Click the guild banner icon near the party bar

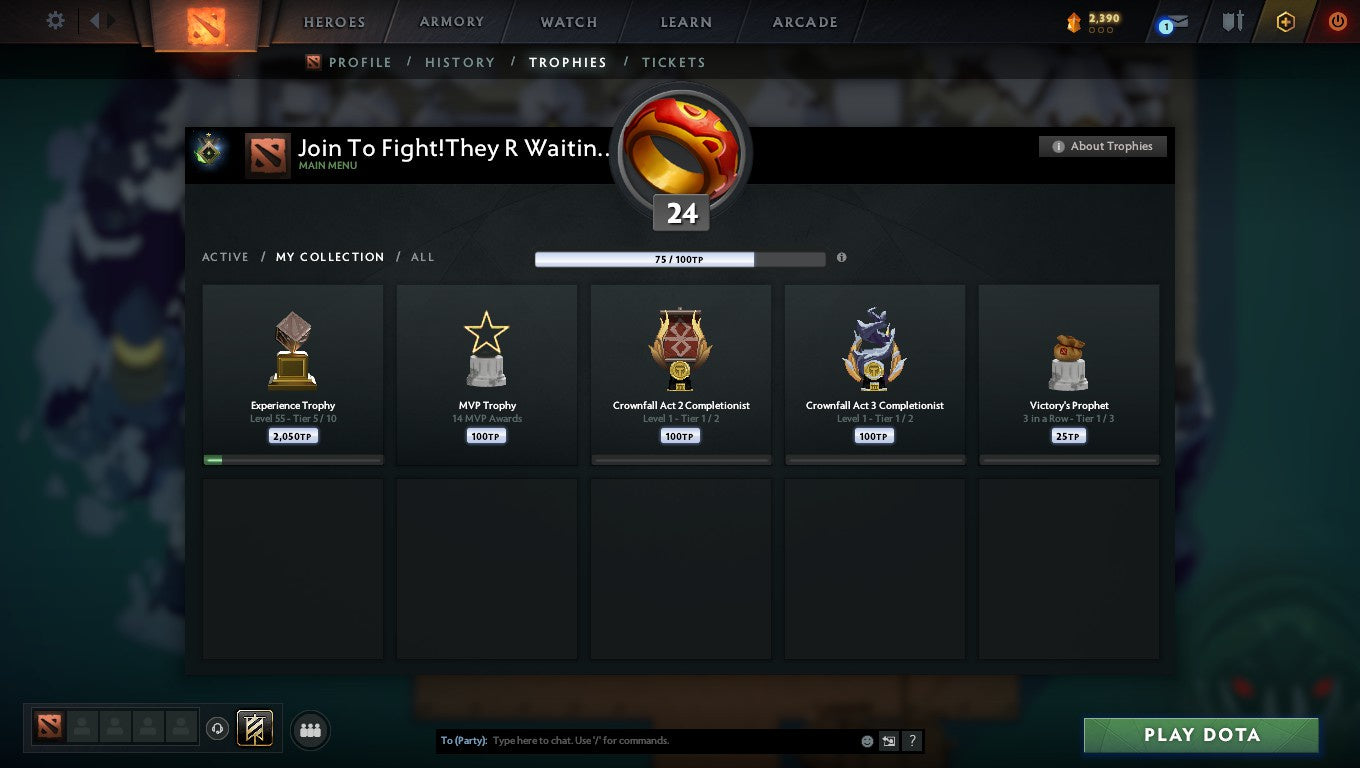(253, 729)
